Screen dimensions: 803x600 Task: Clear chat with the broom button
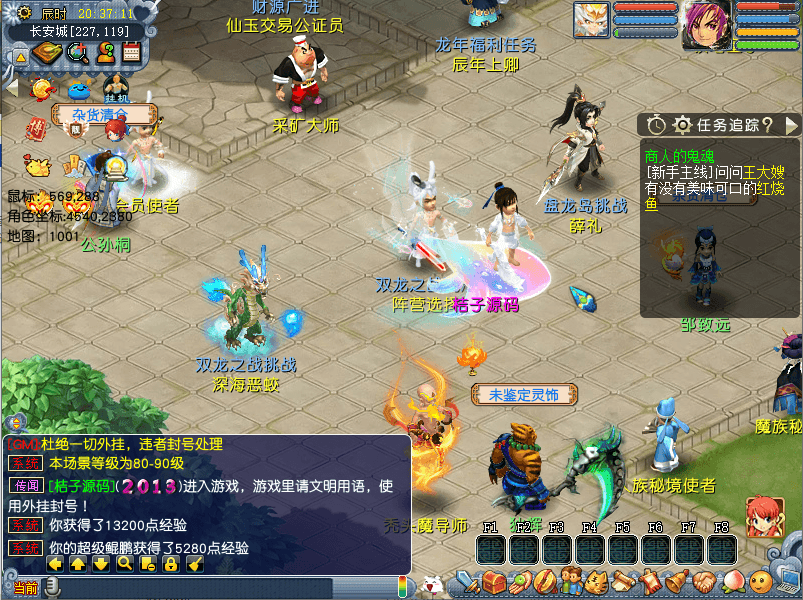tap(195, 564)
